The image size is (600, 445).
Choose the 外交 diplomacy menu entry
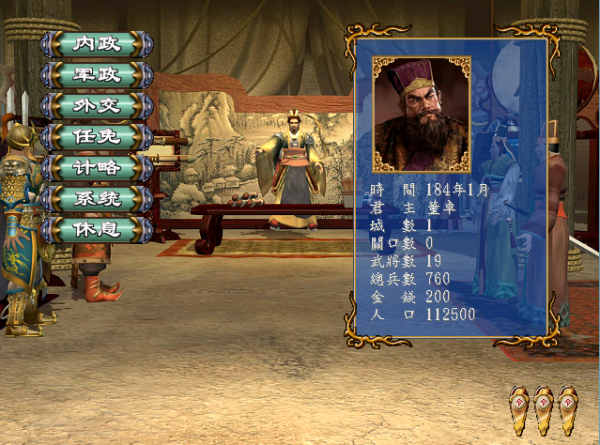pyautogui.click(x=97, y=106)
